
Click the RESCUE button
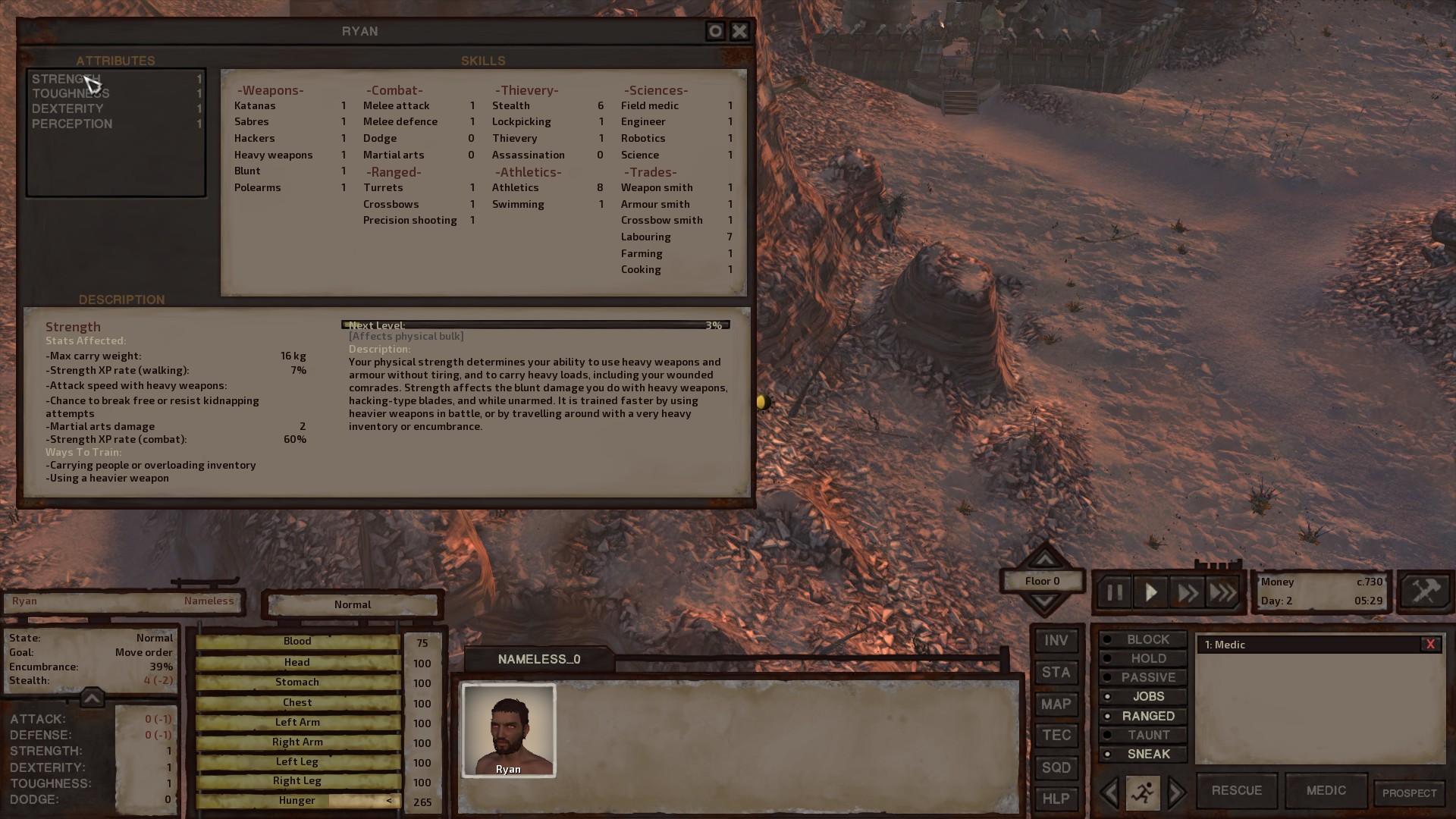1236,790
